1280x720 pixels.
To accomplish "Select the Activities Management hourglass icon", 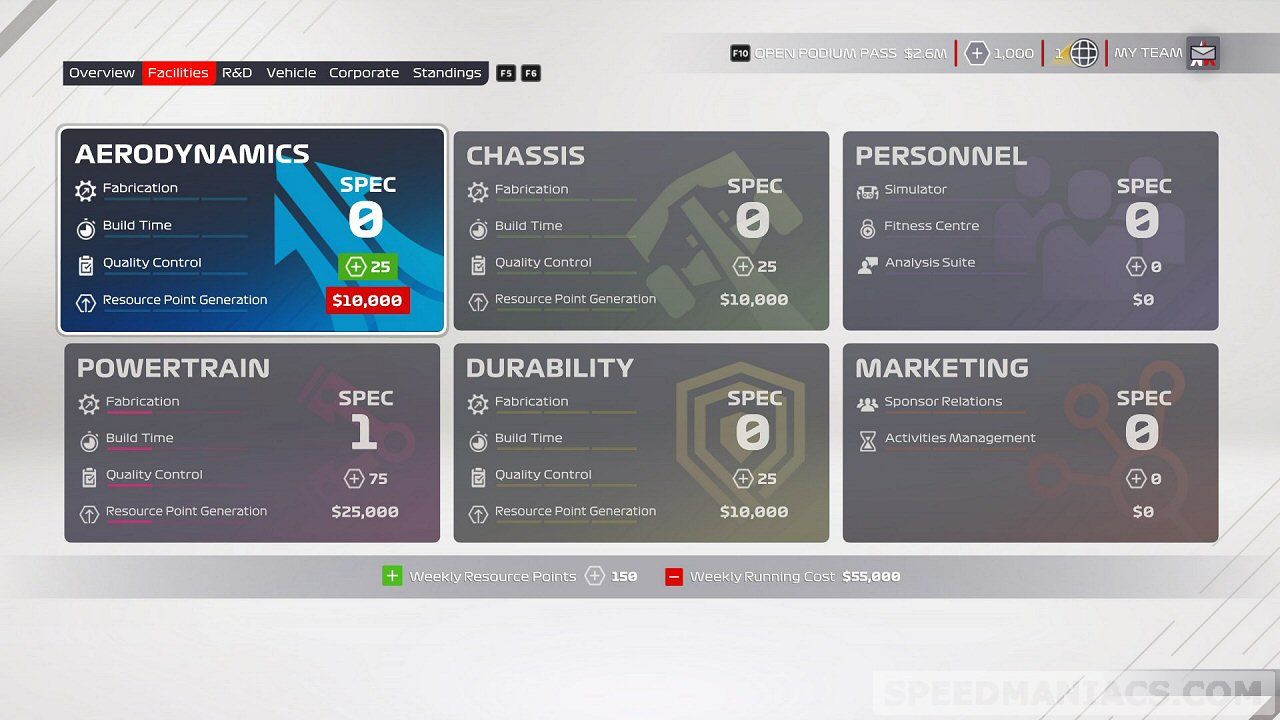I will 866,438.
